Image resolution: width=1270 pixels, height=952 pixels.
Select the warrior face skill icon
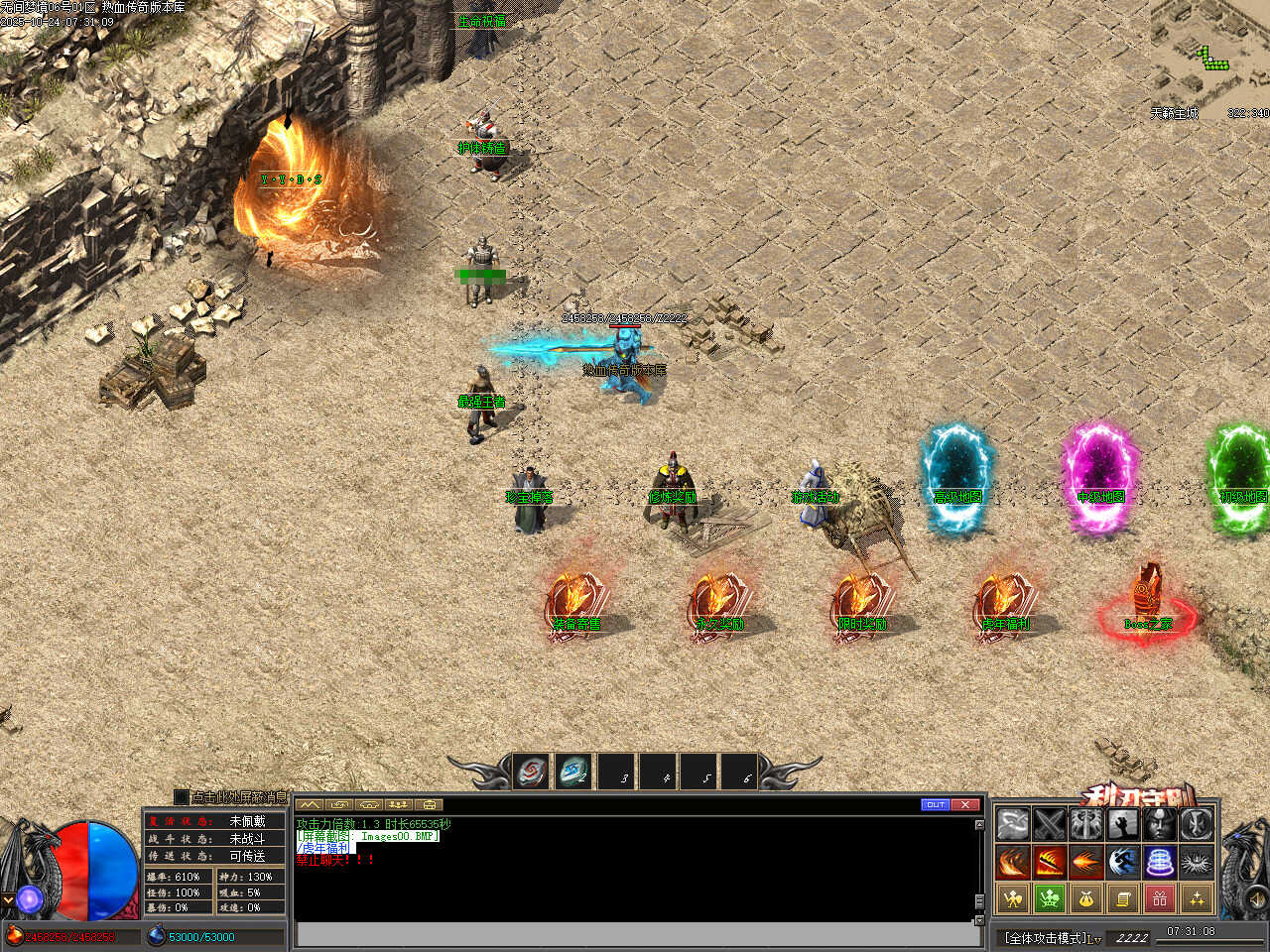pos(1160,824)
